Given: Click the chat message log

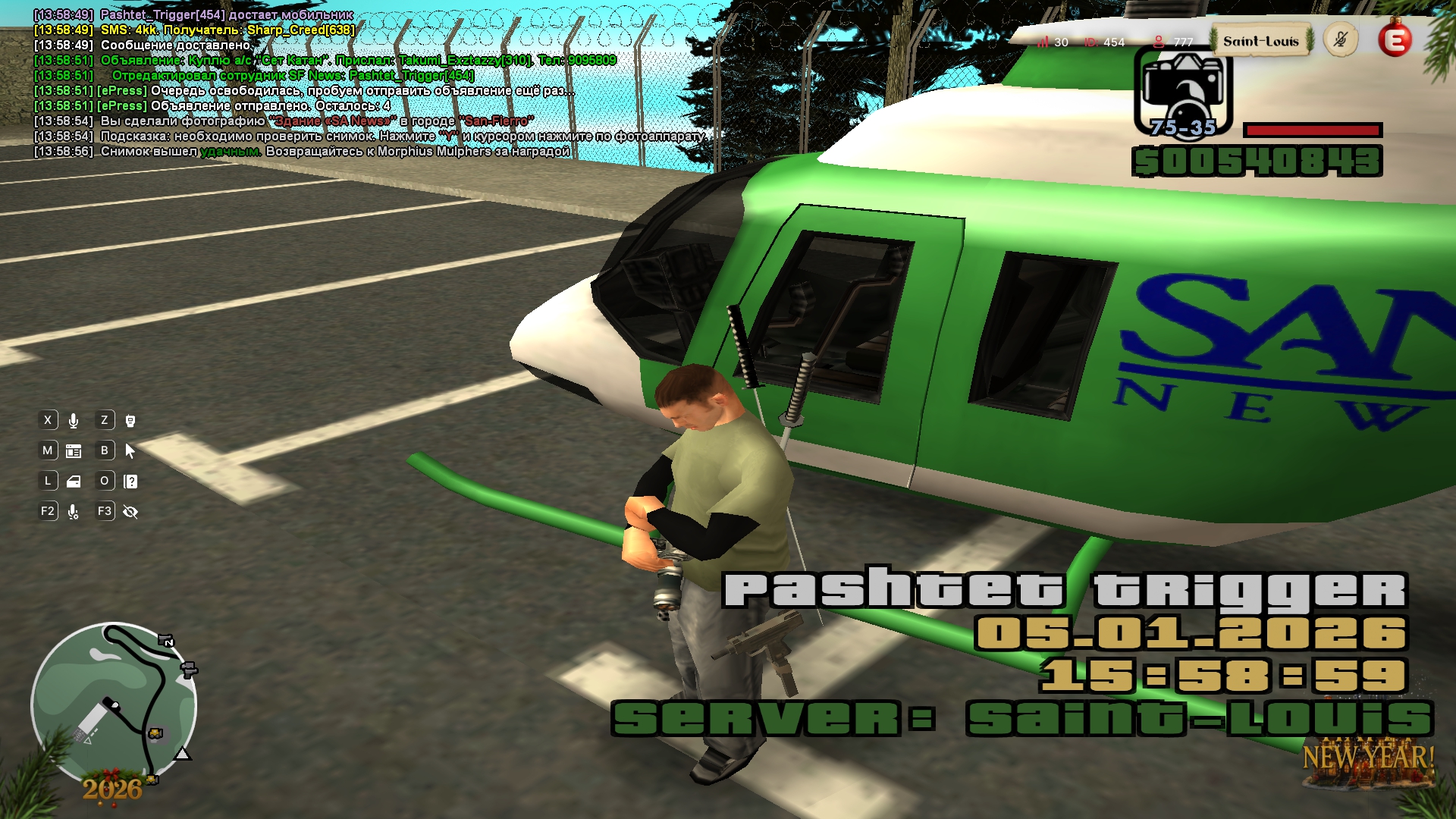Looking at the screenshot, I should tap(364, 83).
